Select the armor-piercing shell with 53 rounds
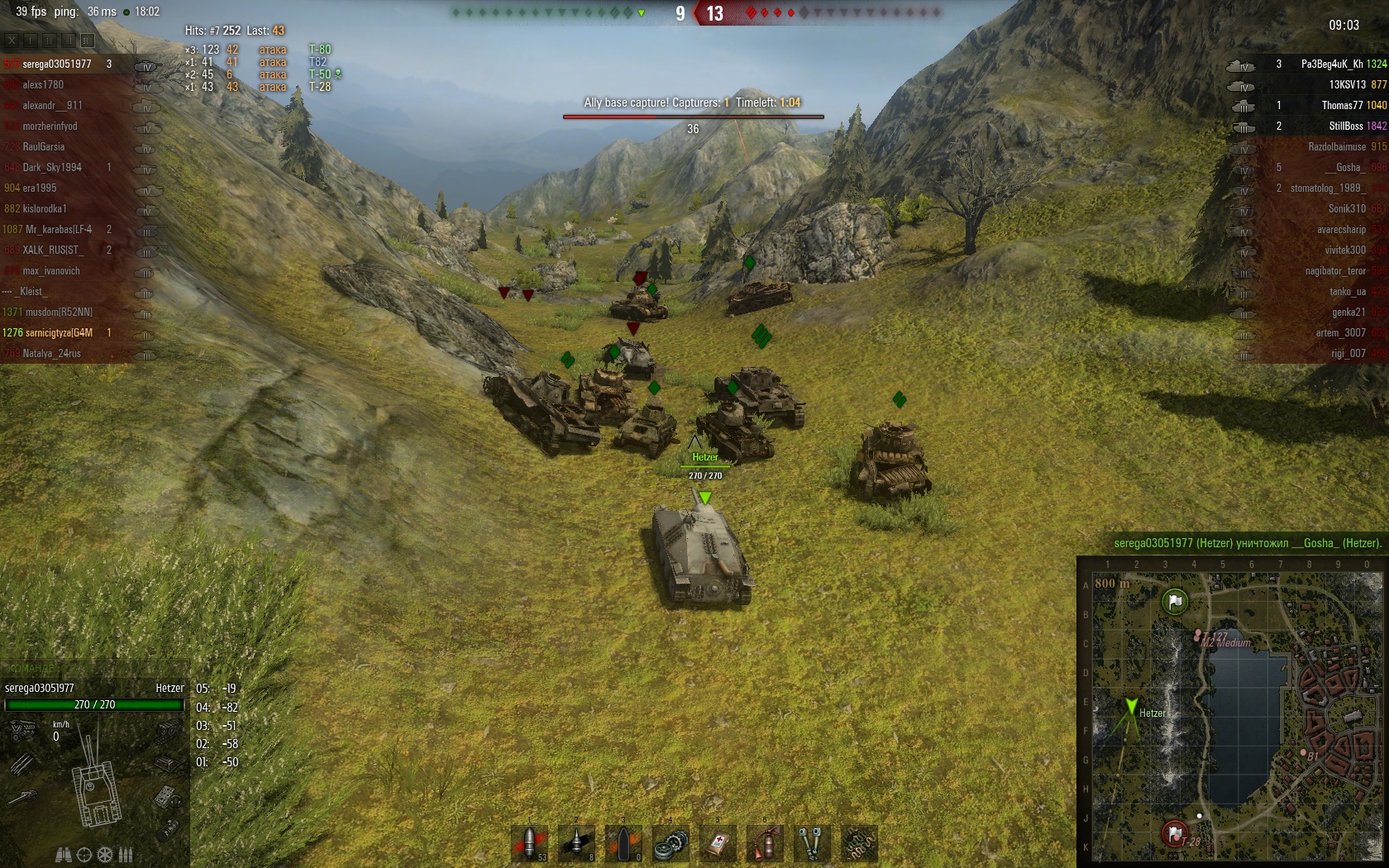This screenshot has width=1389, height=868. click(x=530, y=843)
